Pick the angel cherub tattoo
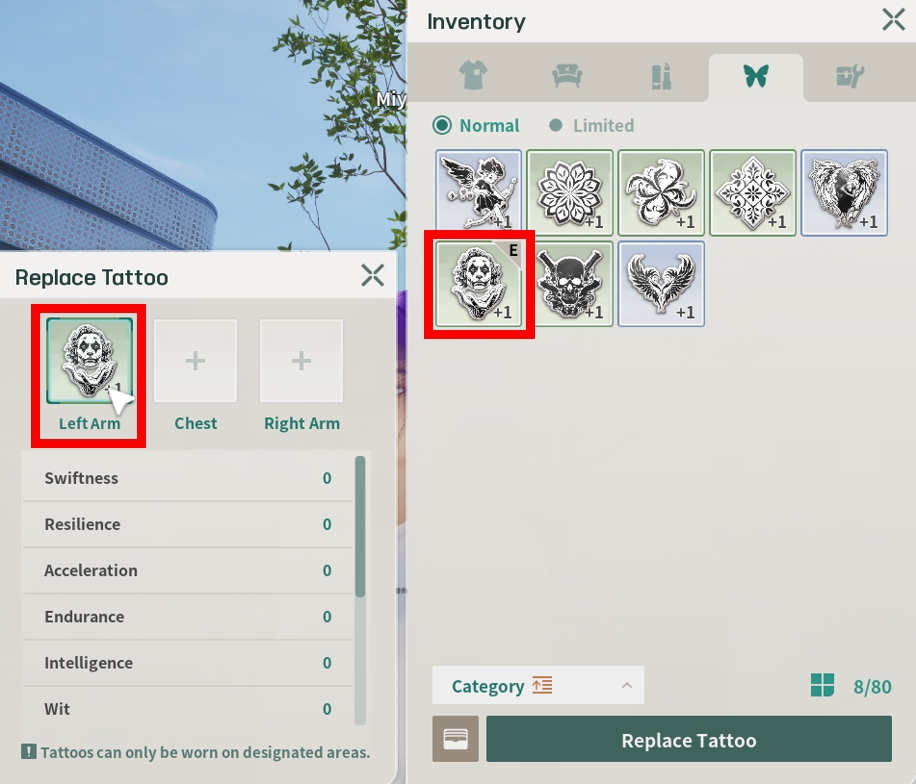 click(479, 193)
